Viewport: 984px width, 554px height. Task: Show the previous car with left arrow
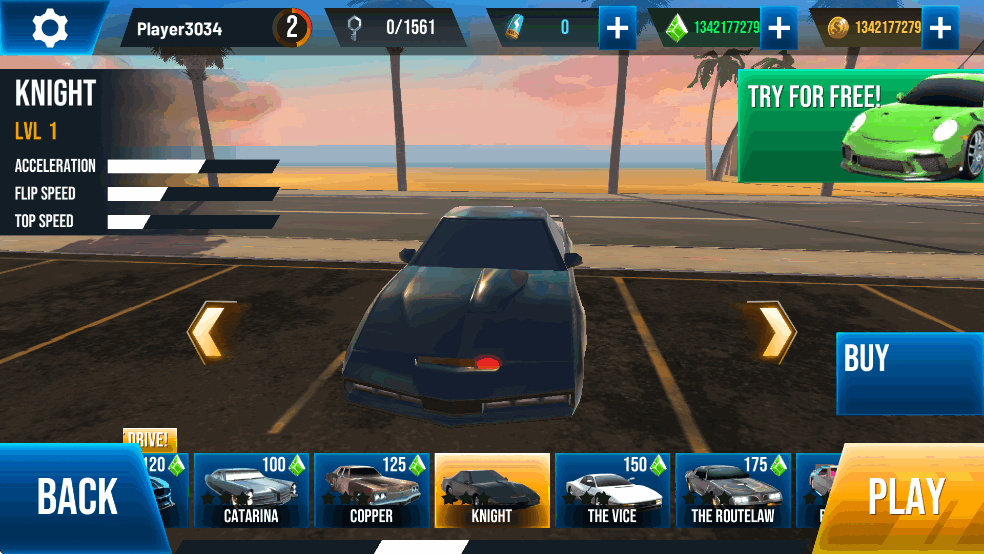point(212,332)
